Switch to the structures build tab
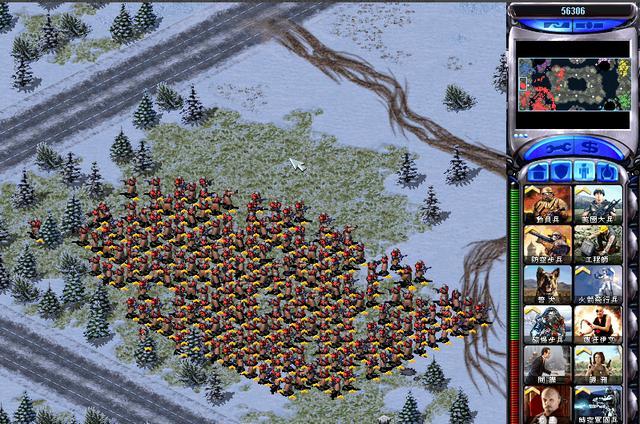This screenshot has width=640, height=424. pos(538,172)
